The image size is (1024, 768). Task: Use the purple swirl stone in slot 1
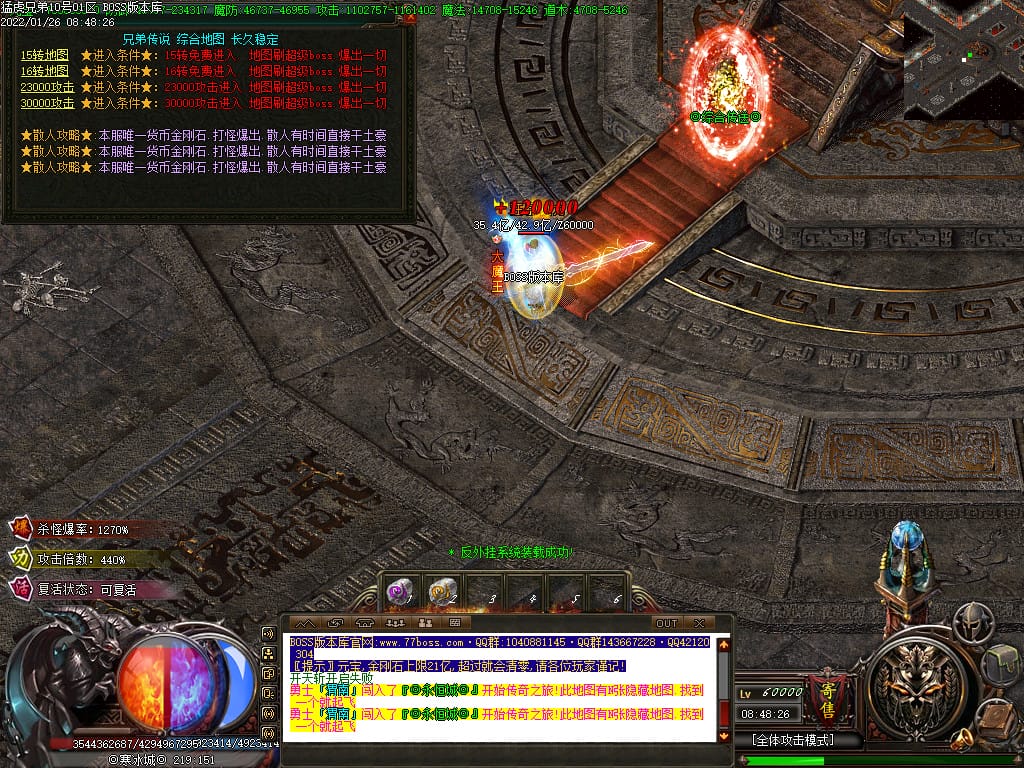(400, 592)
